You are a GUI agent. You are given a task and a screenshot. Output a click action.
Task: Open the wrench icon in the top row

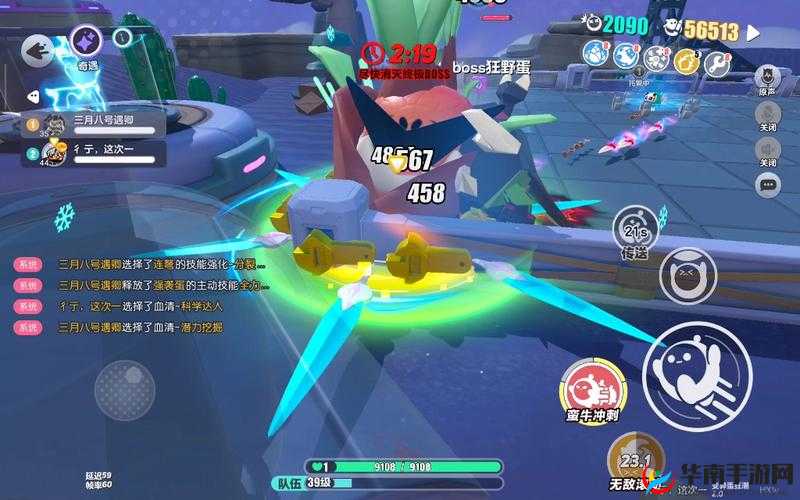(716, 62)
